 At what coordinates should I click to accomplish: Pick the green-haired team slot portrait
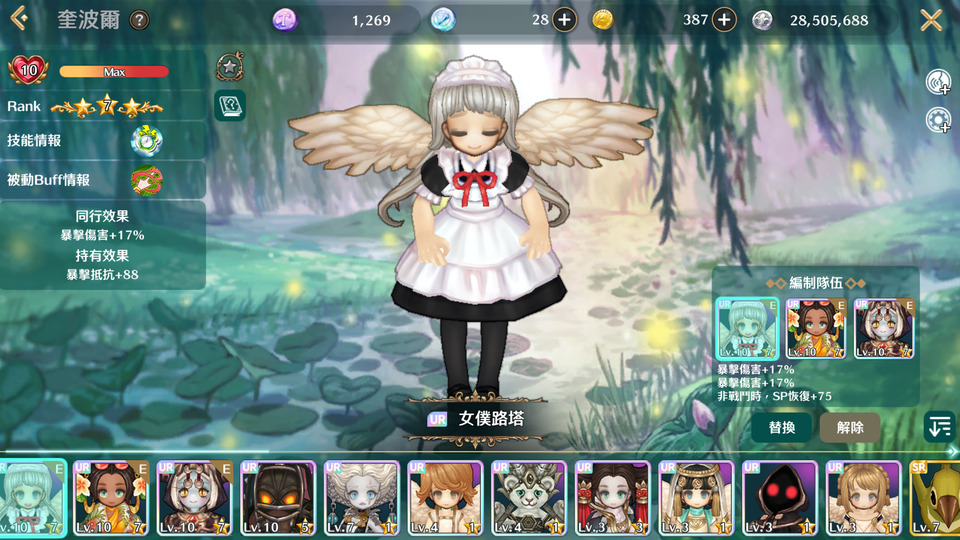tap(747, 329)
